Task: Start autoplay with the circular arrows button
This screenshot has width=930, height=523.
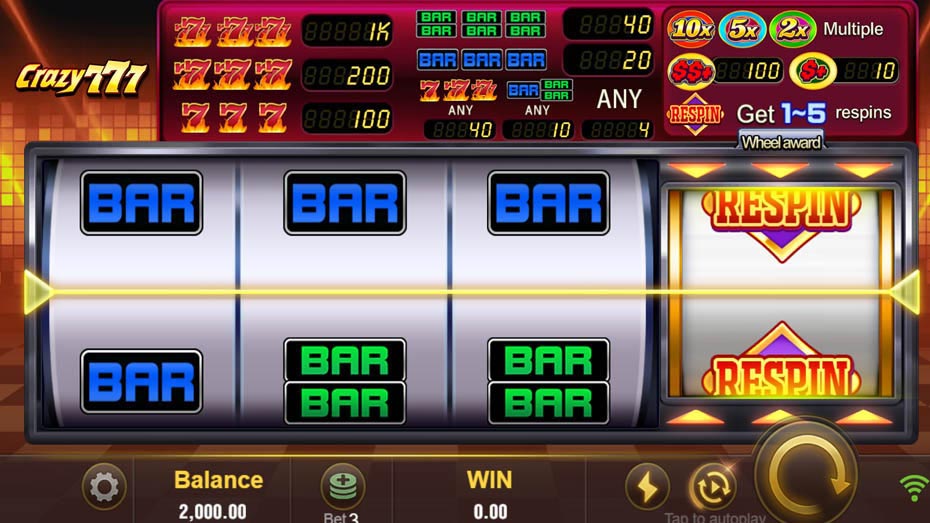Action: point(711,488)
